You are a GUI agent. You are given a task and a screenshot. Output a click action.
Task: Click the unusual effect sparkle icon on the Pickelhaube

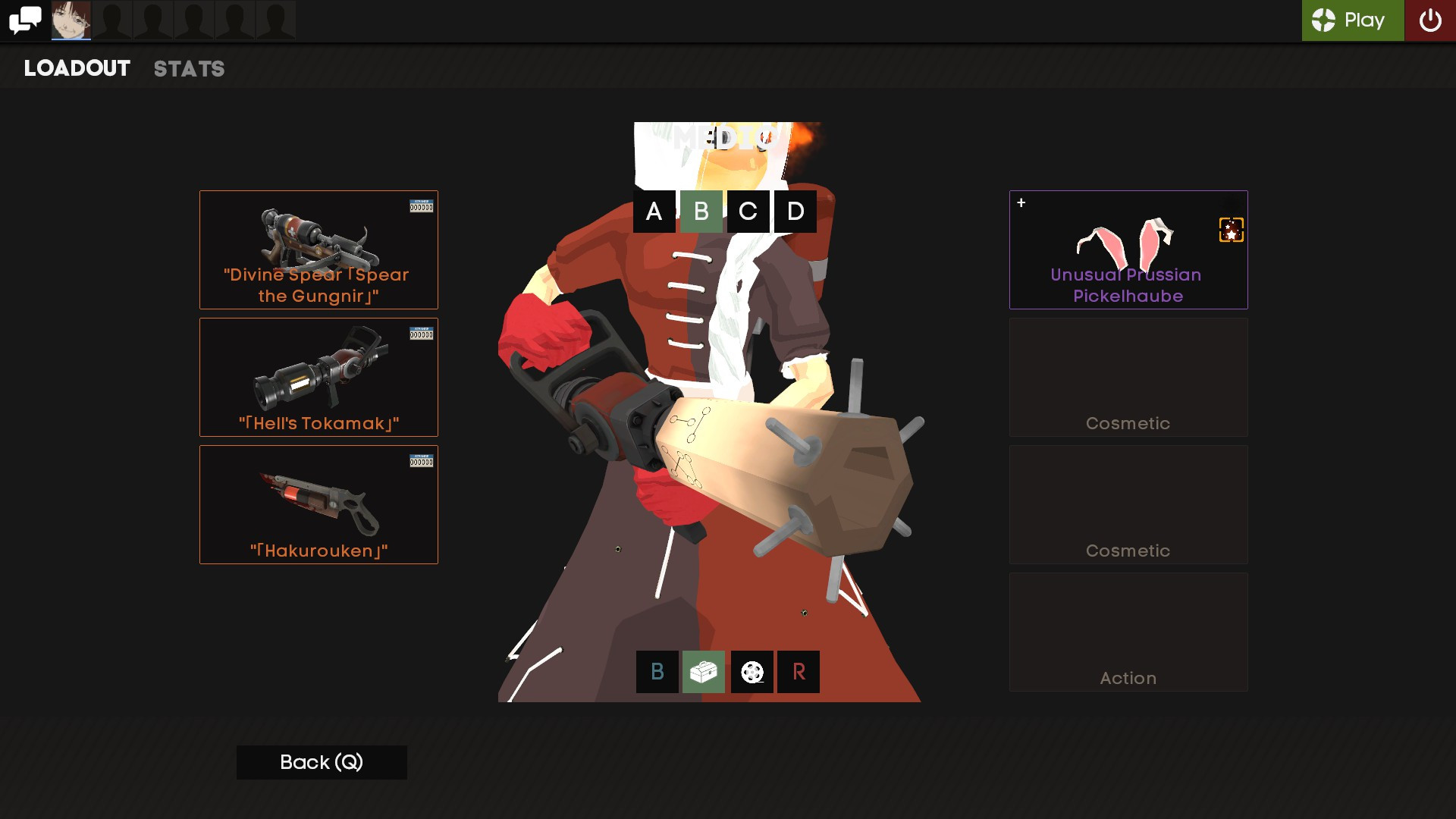1230,230
